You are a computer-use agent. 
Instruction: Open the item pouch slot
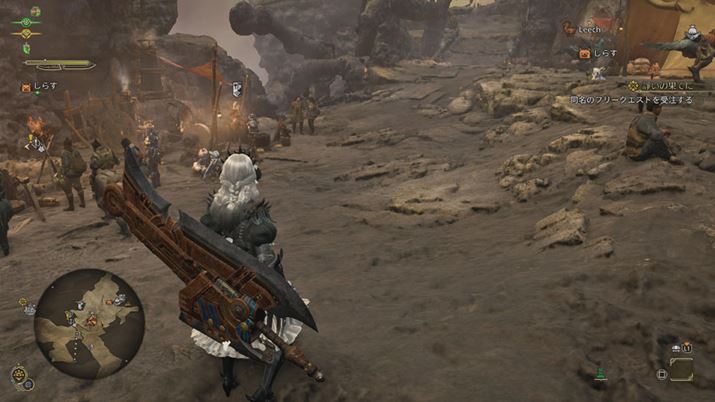681,370
